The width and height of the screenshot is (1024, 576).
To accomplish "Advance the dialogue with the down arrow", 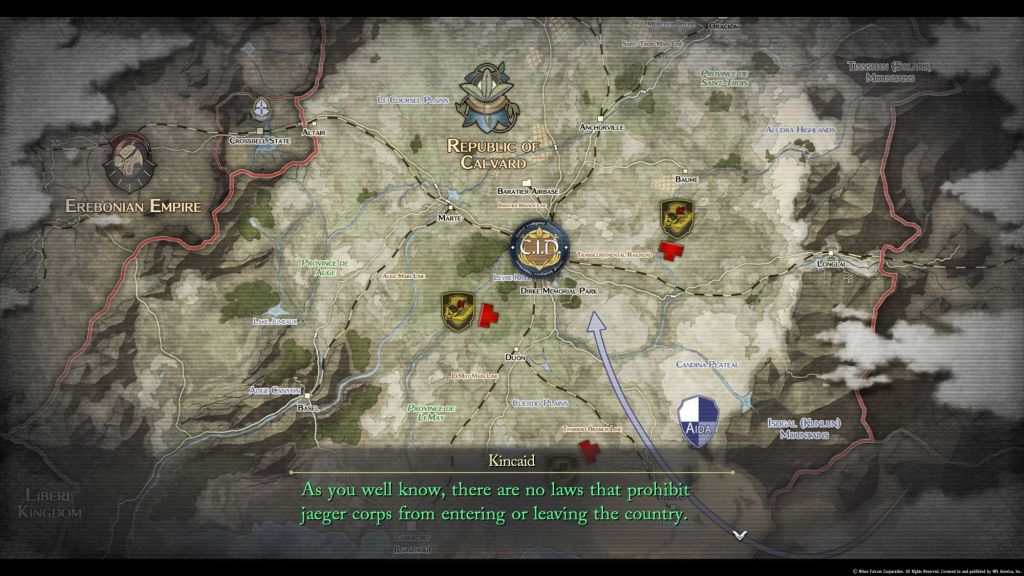I will coord(739,535).
